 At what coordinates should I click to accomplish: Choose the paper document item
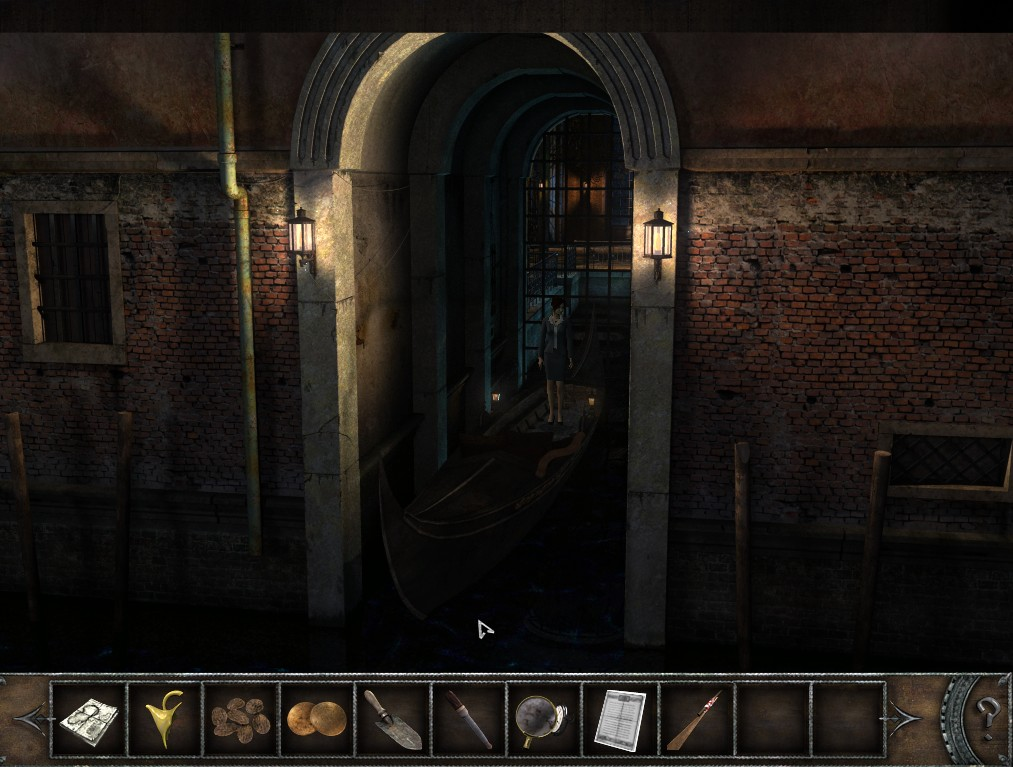pos(620,720)
